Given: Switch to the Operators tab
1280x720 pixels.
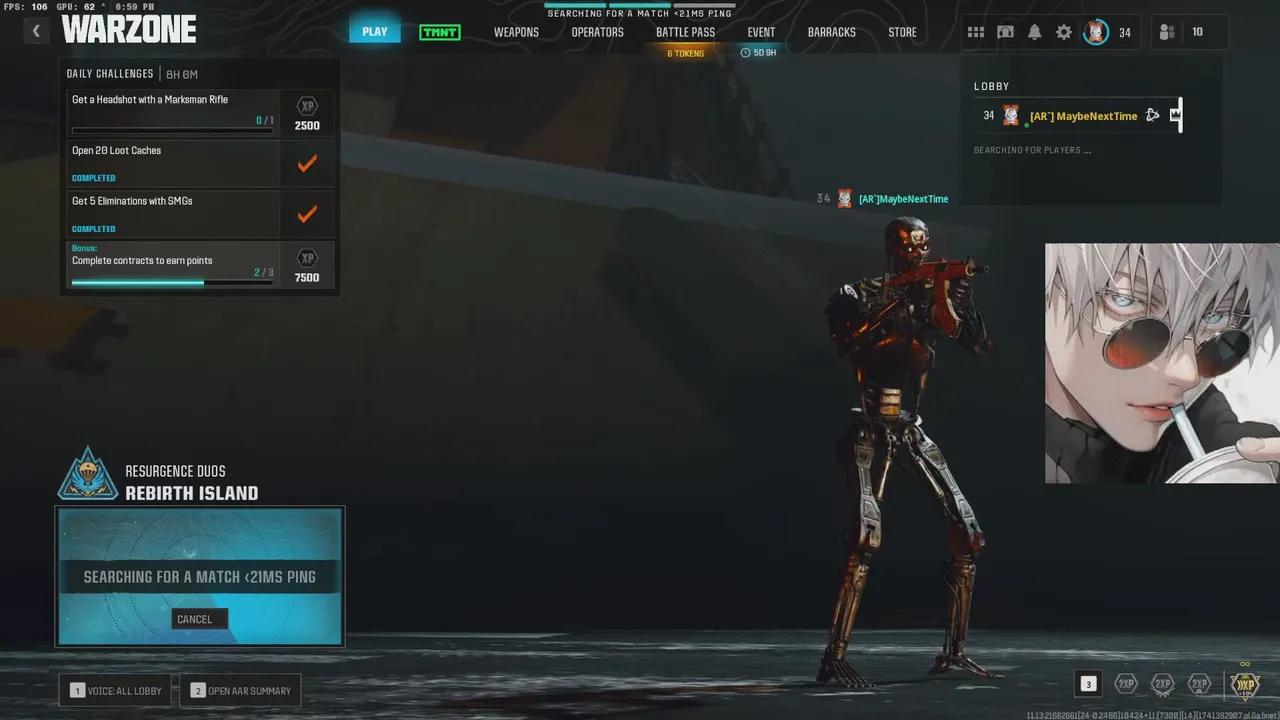Looking at the screenshot, I should [x=597, y=32].
